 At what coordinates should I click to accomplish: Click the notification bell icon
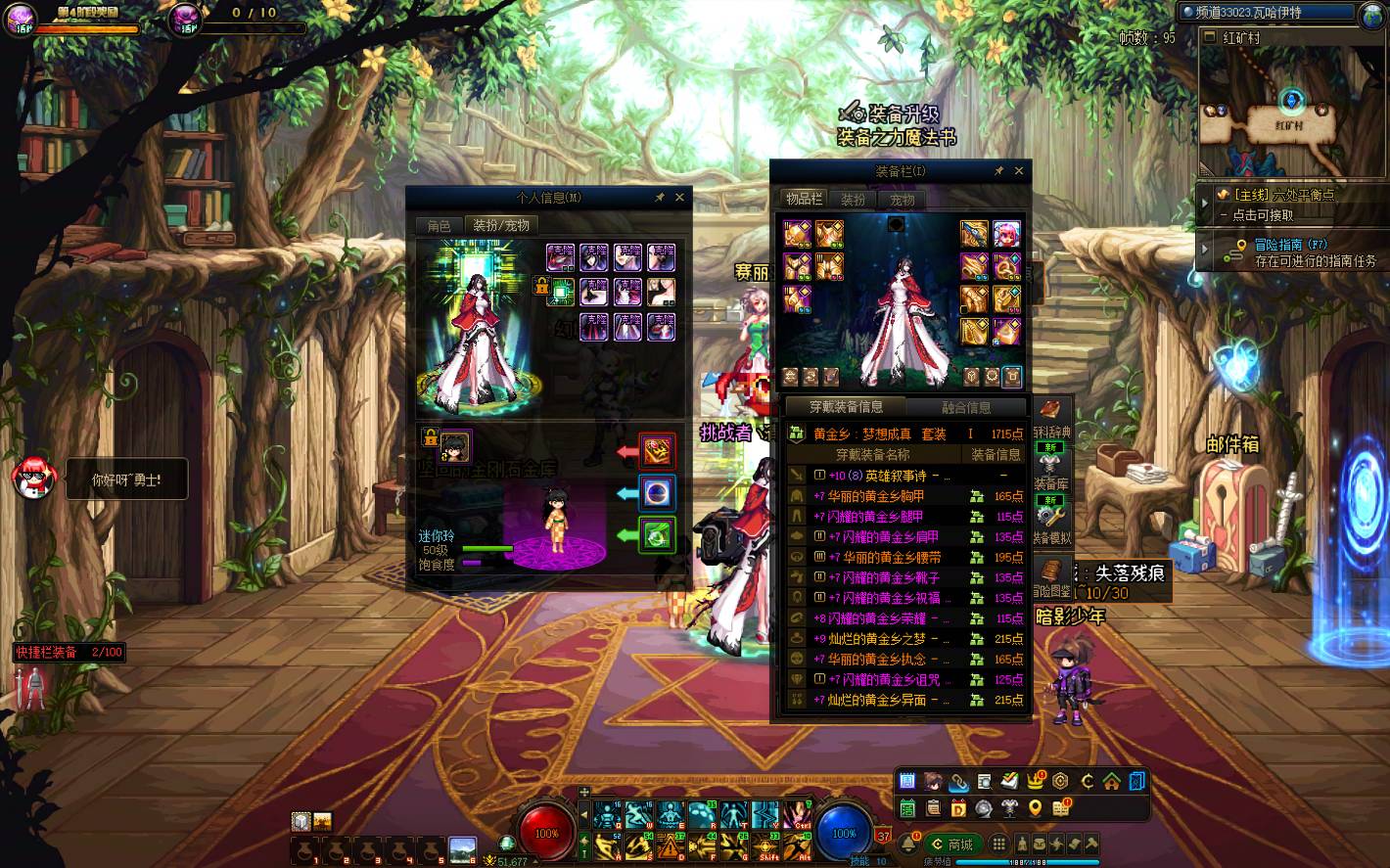[x=907, y=845]
